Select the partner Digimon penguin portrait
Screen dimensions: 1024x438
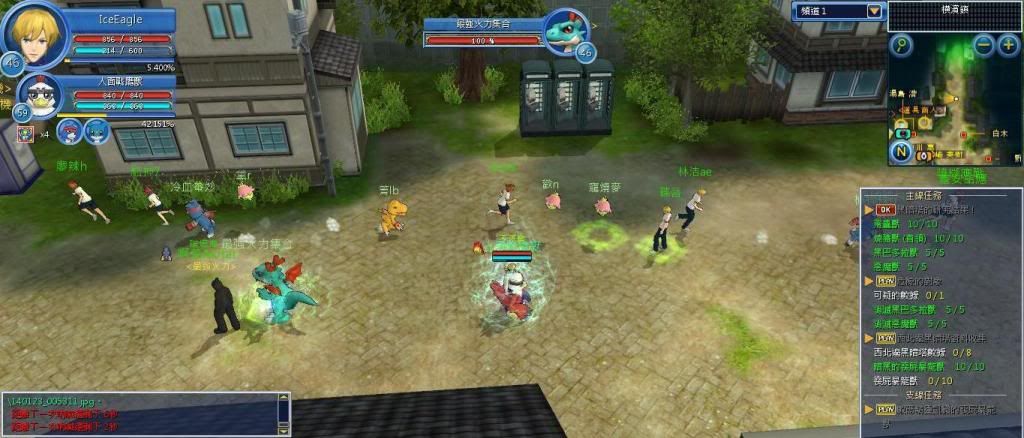point(41,96)
